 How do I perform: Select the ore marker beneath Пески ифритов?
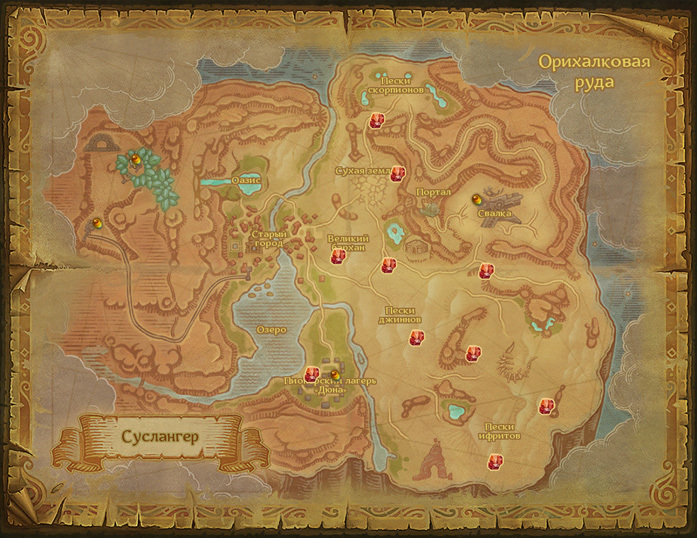coord(494,461)
